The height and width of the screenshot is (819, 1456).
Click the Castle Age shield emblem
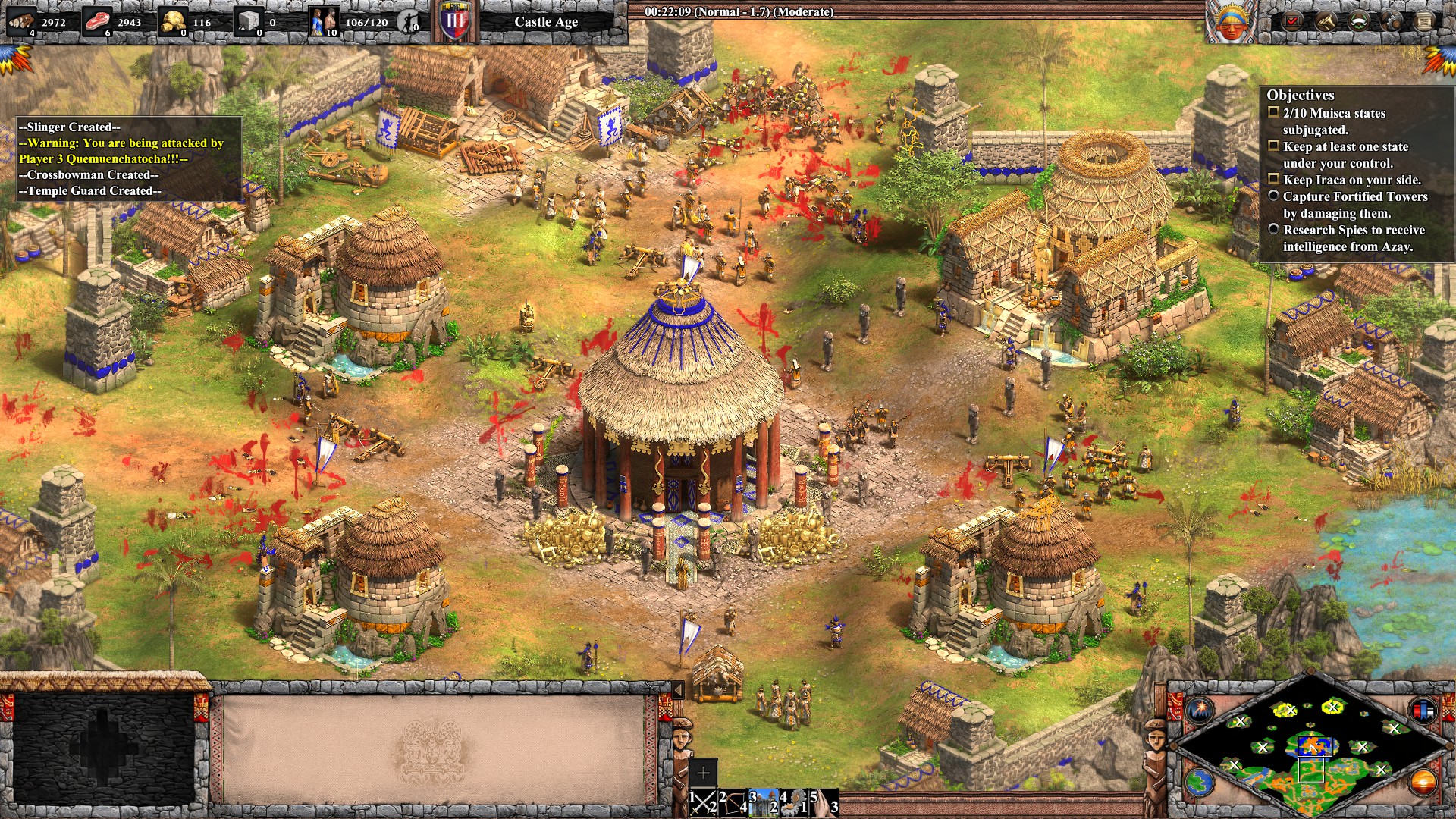click(x=455, y=21)
